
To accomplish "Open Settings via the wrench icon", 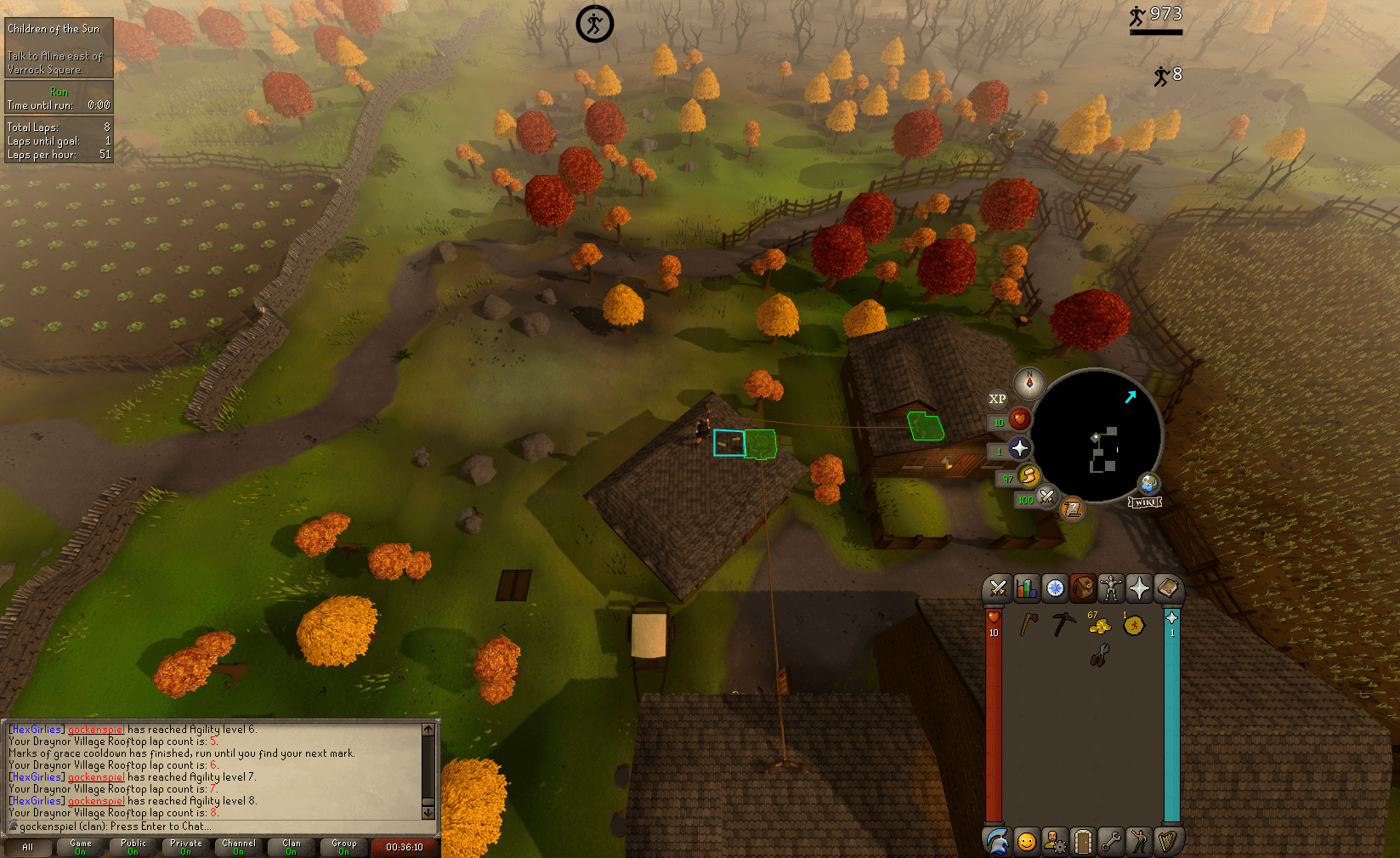I will [1111, 841].
